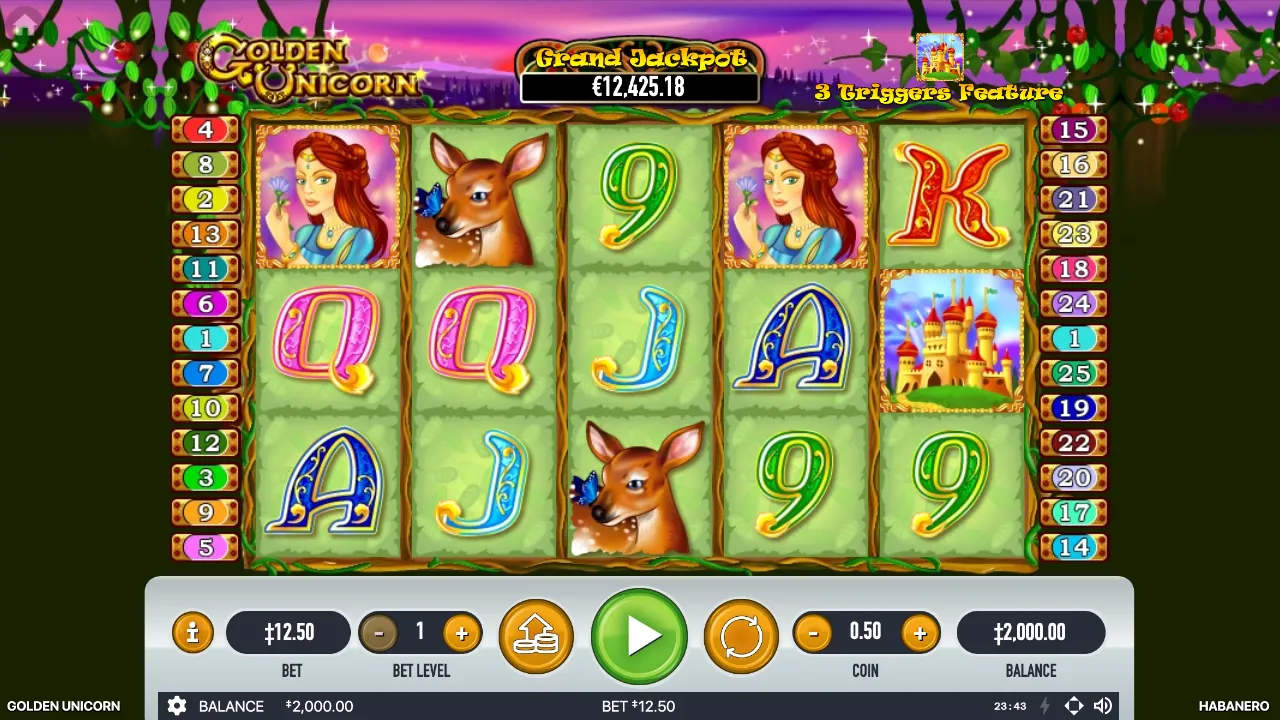1280x720 pixels.
Task: Set max bet with the coin stack button
Action: (536, 636)
